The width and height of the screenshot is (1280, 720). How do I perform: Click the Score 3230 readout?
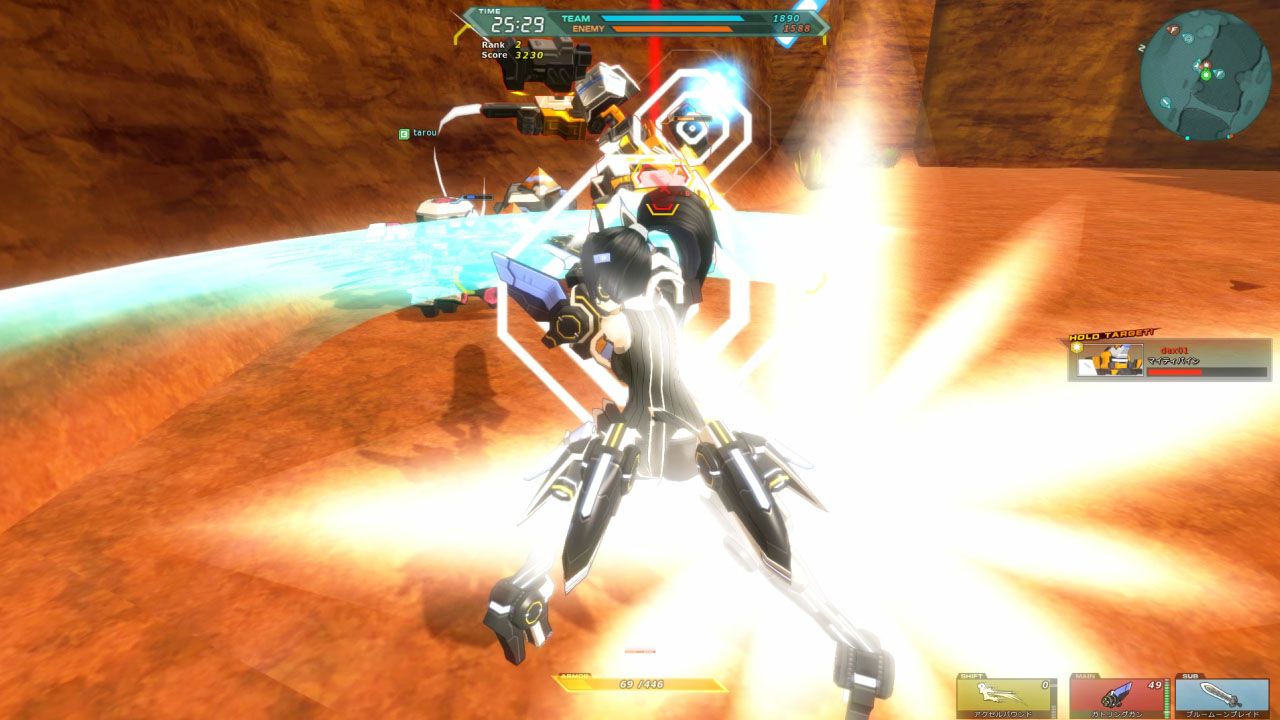tap(505, 58)
